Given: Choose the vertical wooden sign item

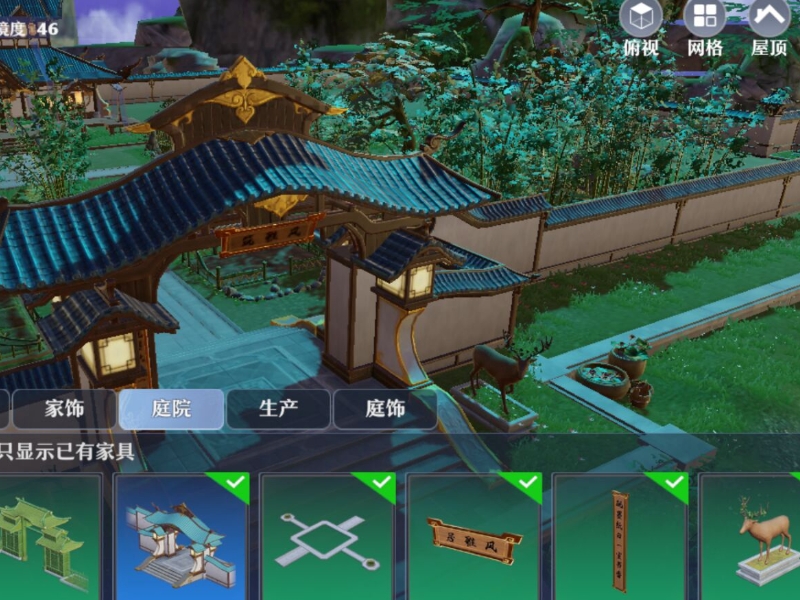Looking at the screenshot, I should coord(620,538).
